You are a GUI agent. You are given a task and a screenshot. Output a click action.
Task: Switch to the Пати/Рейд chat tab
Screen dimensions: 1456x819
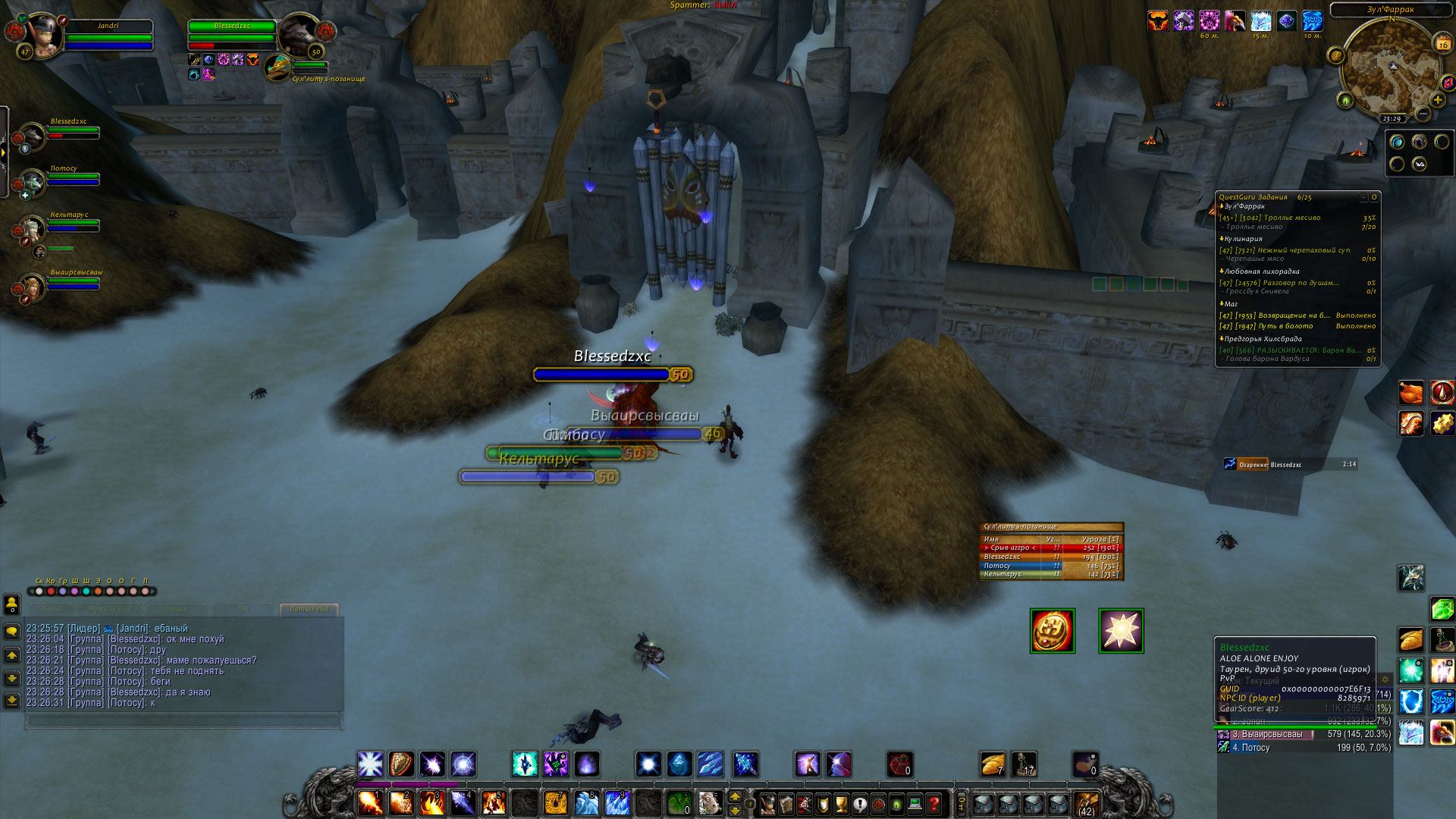pos(309,609)
